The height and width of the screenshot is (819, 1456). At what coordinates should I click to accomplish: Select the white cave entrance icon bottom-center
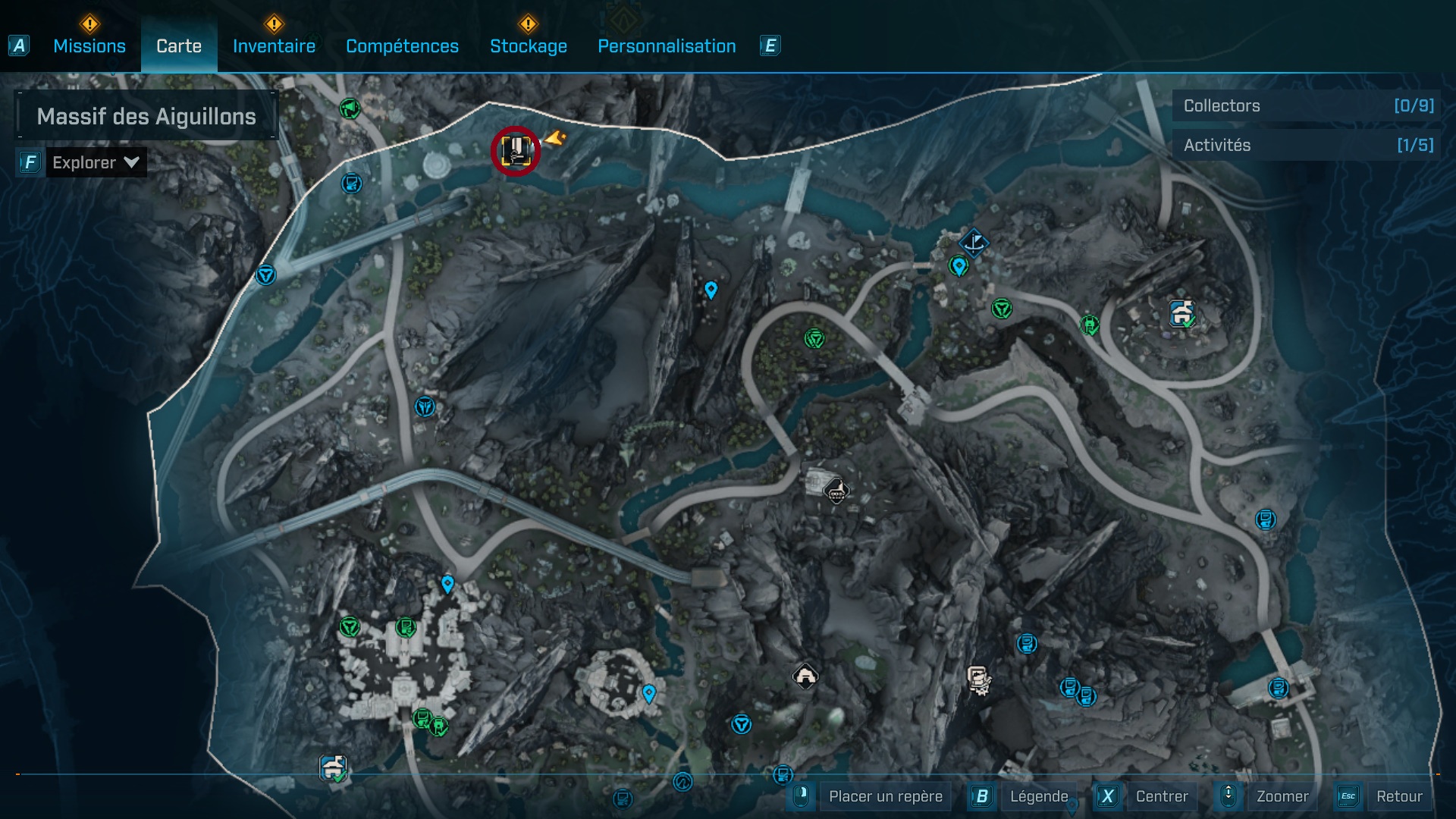click(x=806, y=674)
